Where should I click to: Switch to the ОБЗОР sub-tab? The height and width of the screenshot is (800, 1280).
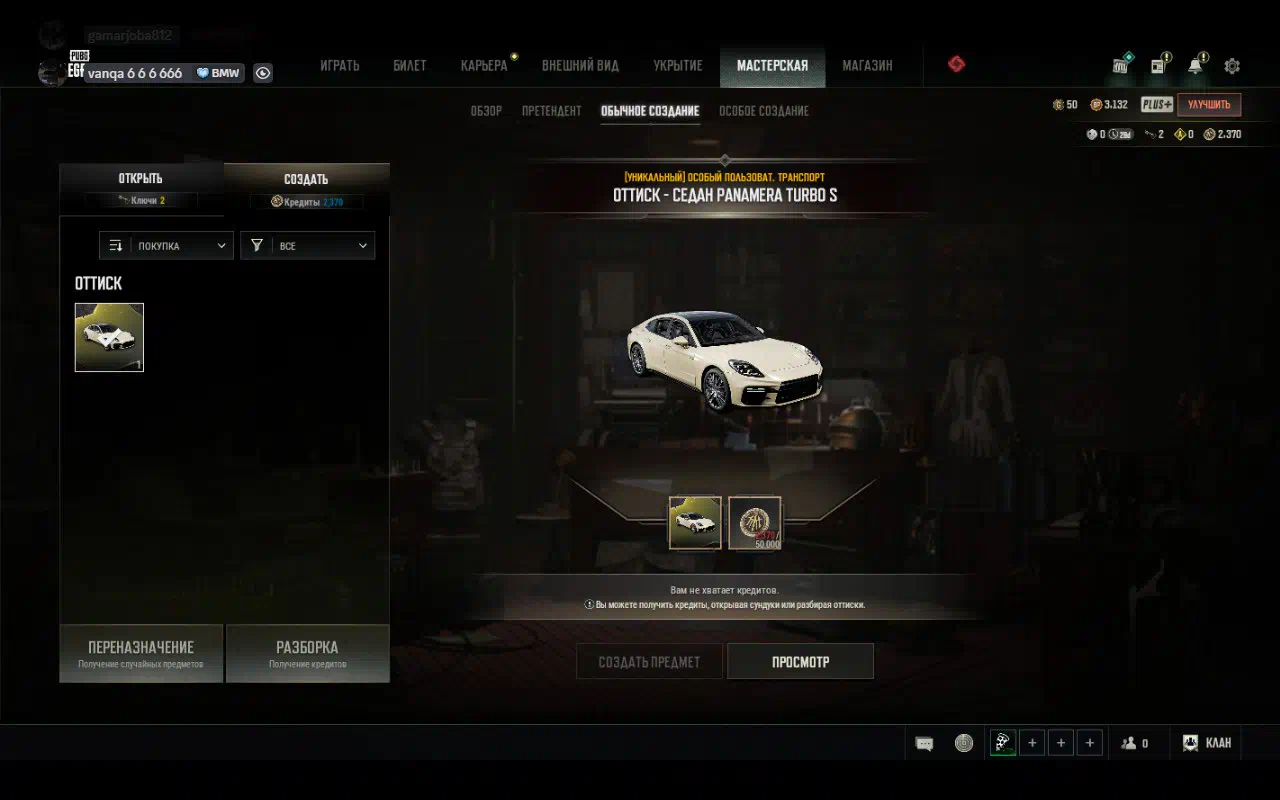pos(486,111)
